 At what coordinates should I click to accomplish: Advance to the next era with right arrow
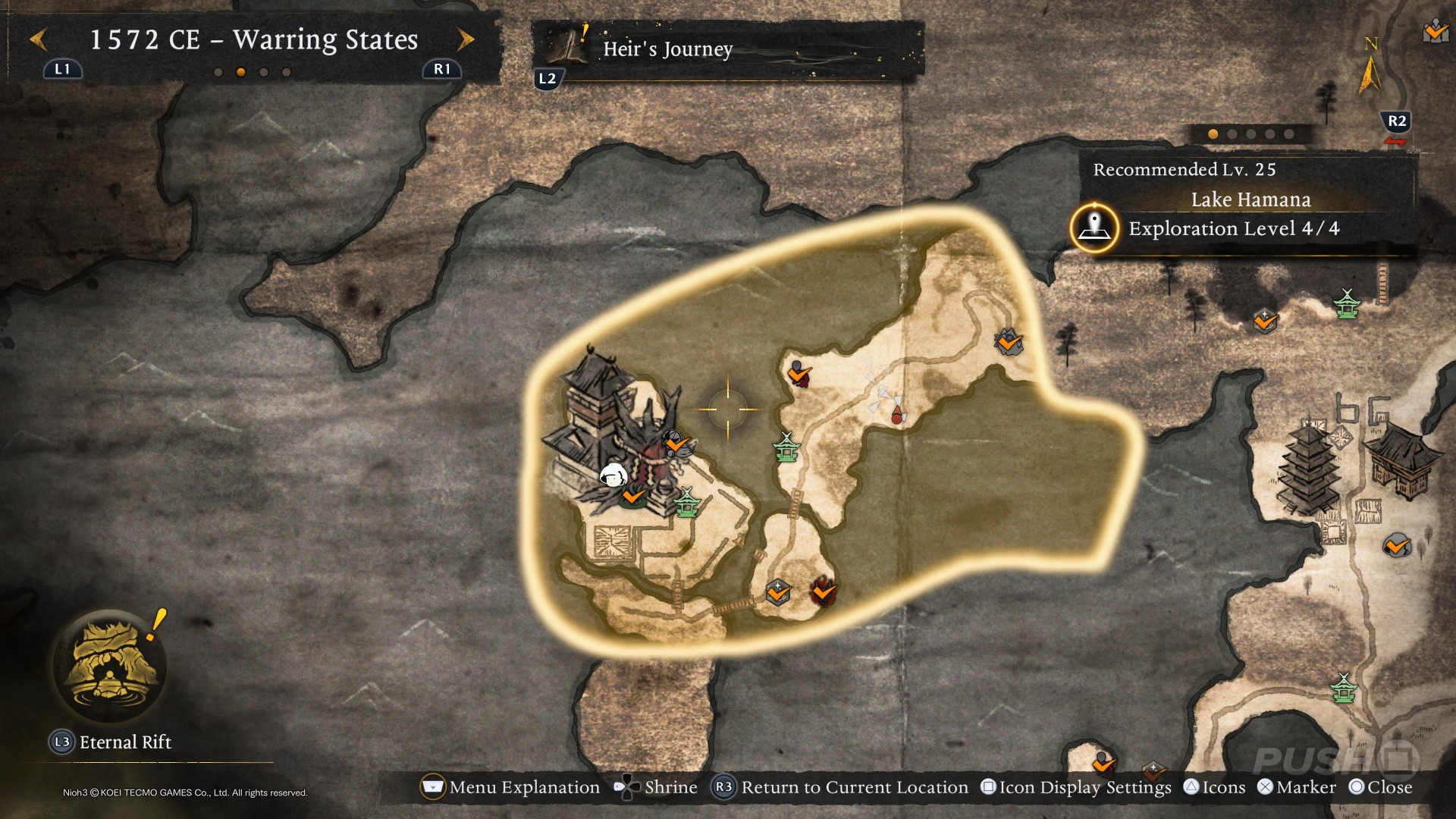(466, 39)
